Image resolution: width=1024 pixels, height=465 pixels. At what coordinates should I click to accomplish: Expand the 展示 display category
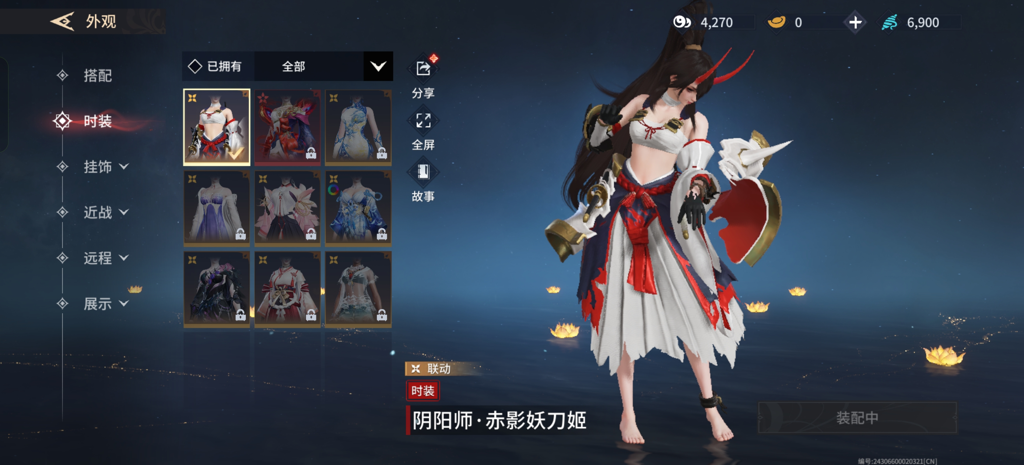click(x=106, y=304)
